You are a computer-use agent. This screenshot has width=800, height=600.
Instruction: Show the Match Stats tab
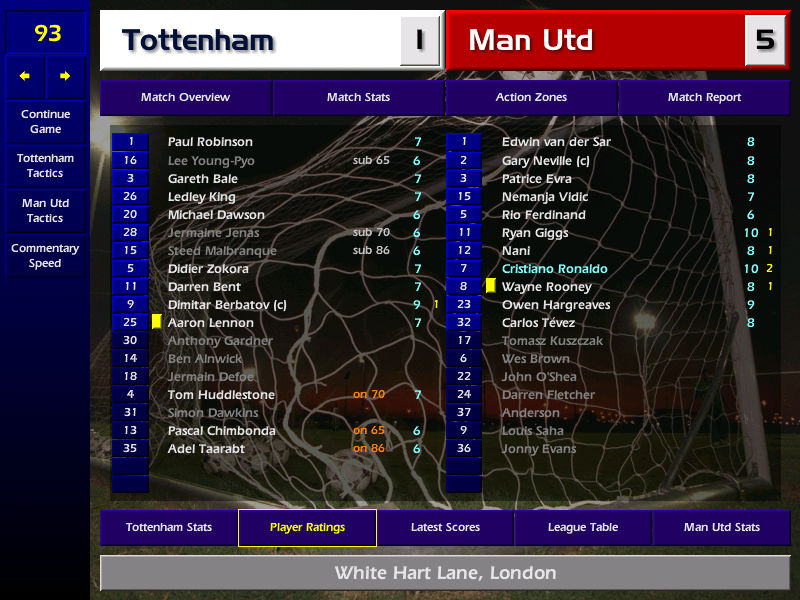click(358, 98)
